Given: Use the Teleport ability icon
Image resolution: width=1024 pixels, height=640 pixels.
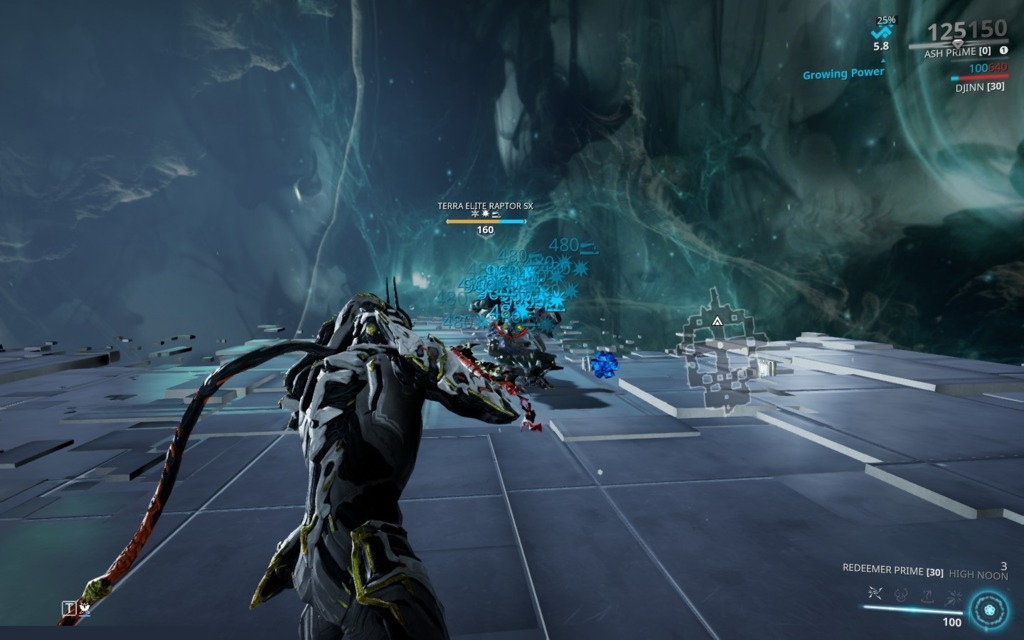Looking at the screenshot, I should [927, 594].
